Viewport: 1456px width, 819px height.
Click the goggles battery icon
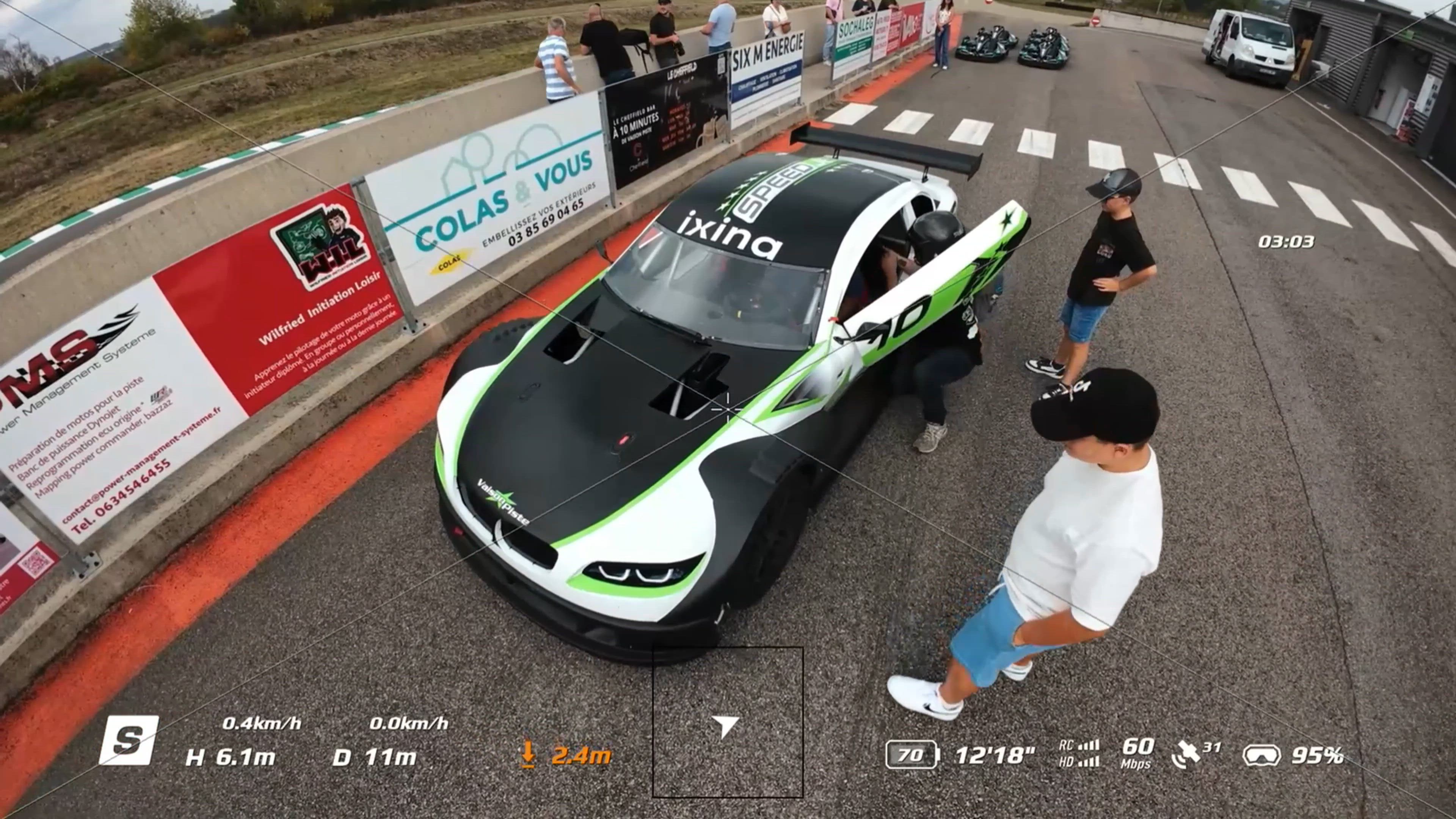tap(1261, 756)
